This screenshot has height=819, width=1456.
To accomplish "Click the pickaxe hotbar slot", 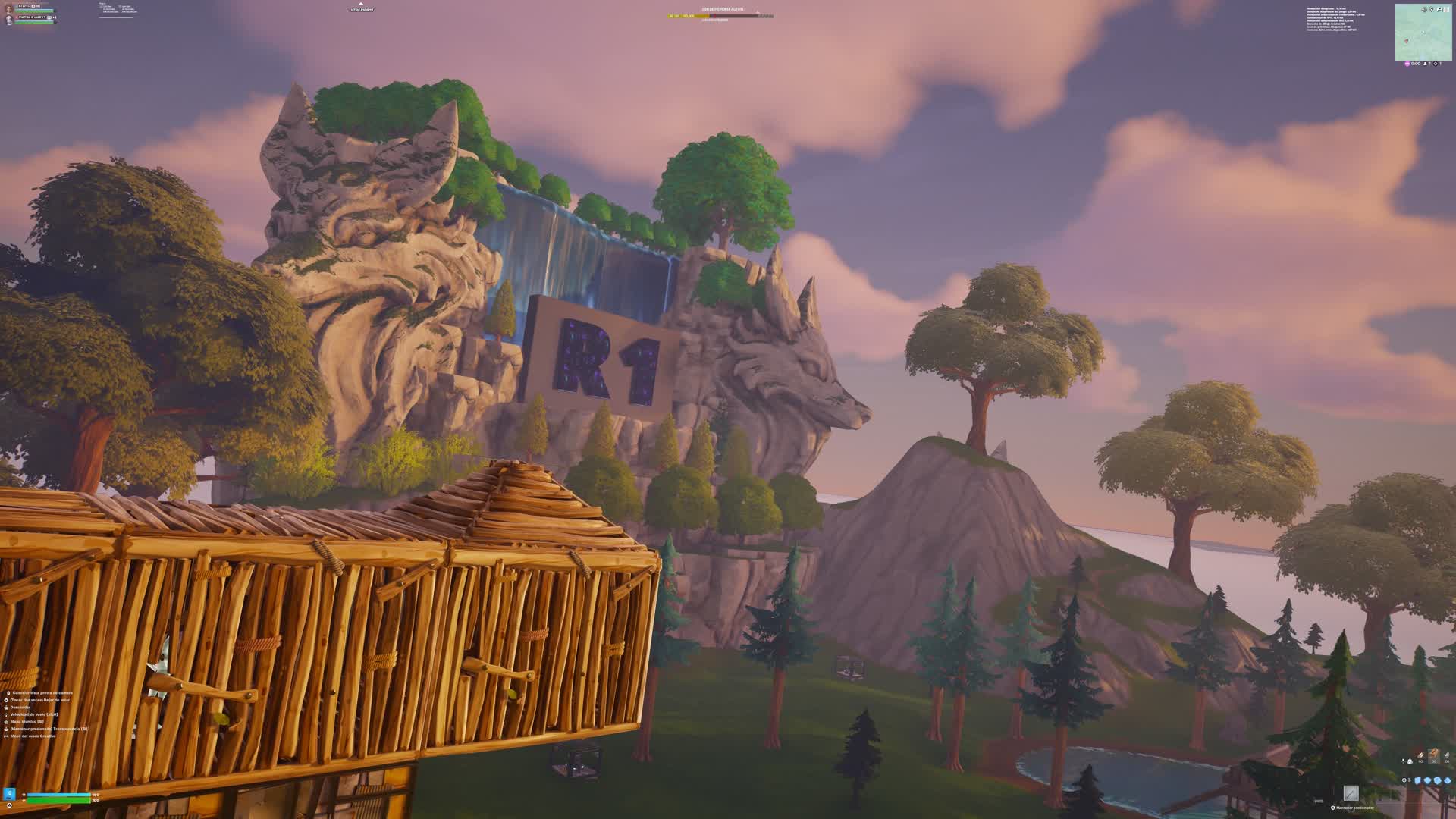I will (x=1351, y=793).
